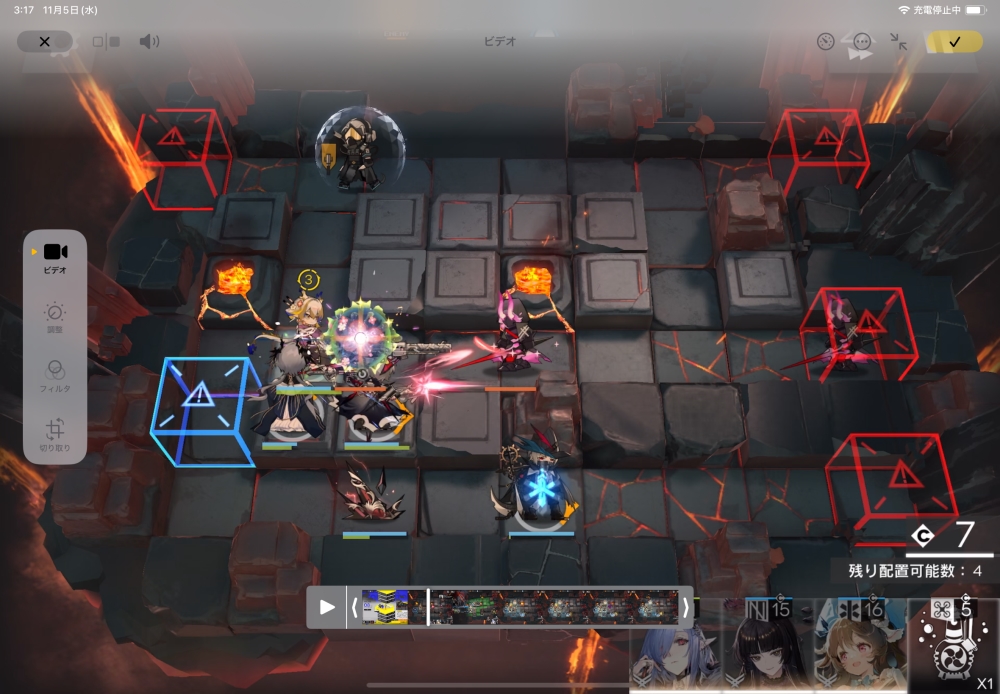Viewport: 1000px width, 694px height.
Task: Open the more options ellipsis button
Action: [x=862, y=42]
